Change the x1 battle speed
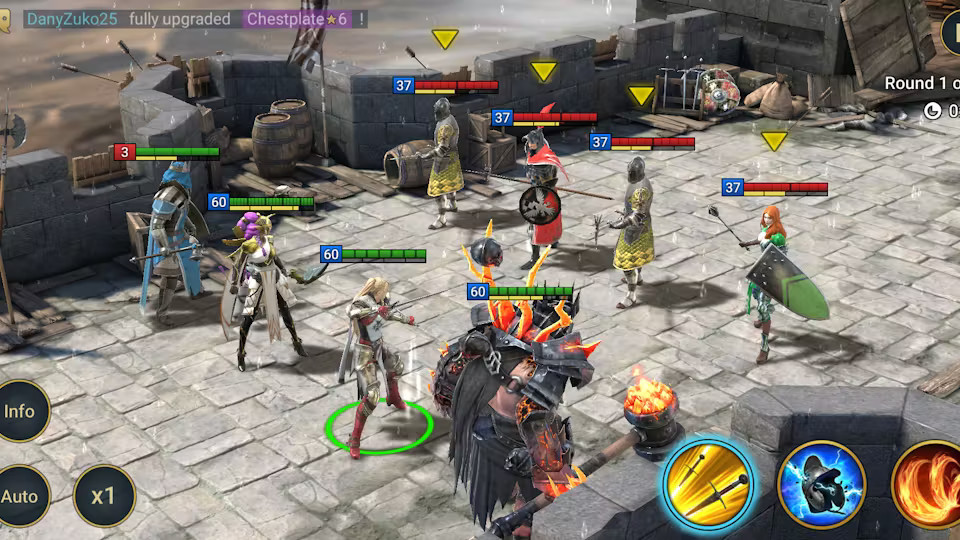 coord(104,496)
